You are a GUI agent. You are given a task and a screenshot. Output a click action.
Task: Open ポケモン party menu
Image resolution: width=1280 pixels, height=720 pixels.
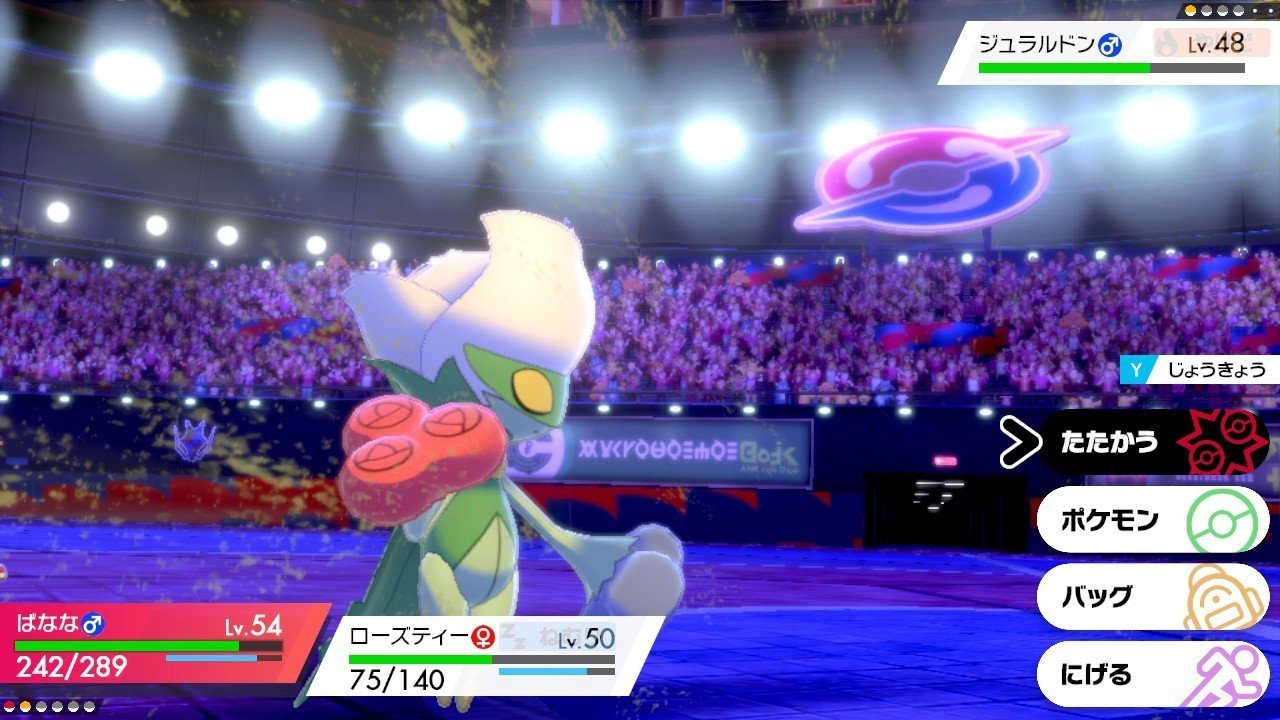[1110, 518]
